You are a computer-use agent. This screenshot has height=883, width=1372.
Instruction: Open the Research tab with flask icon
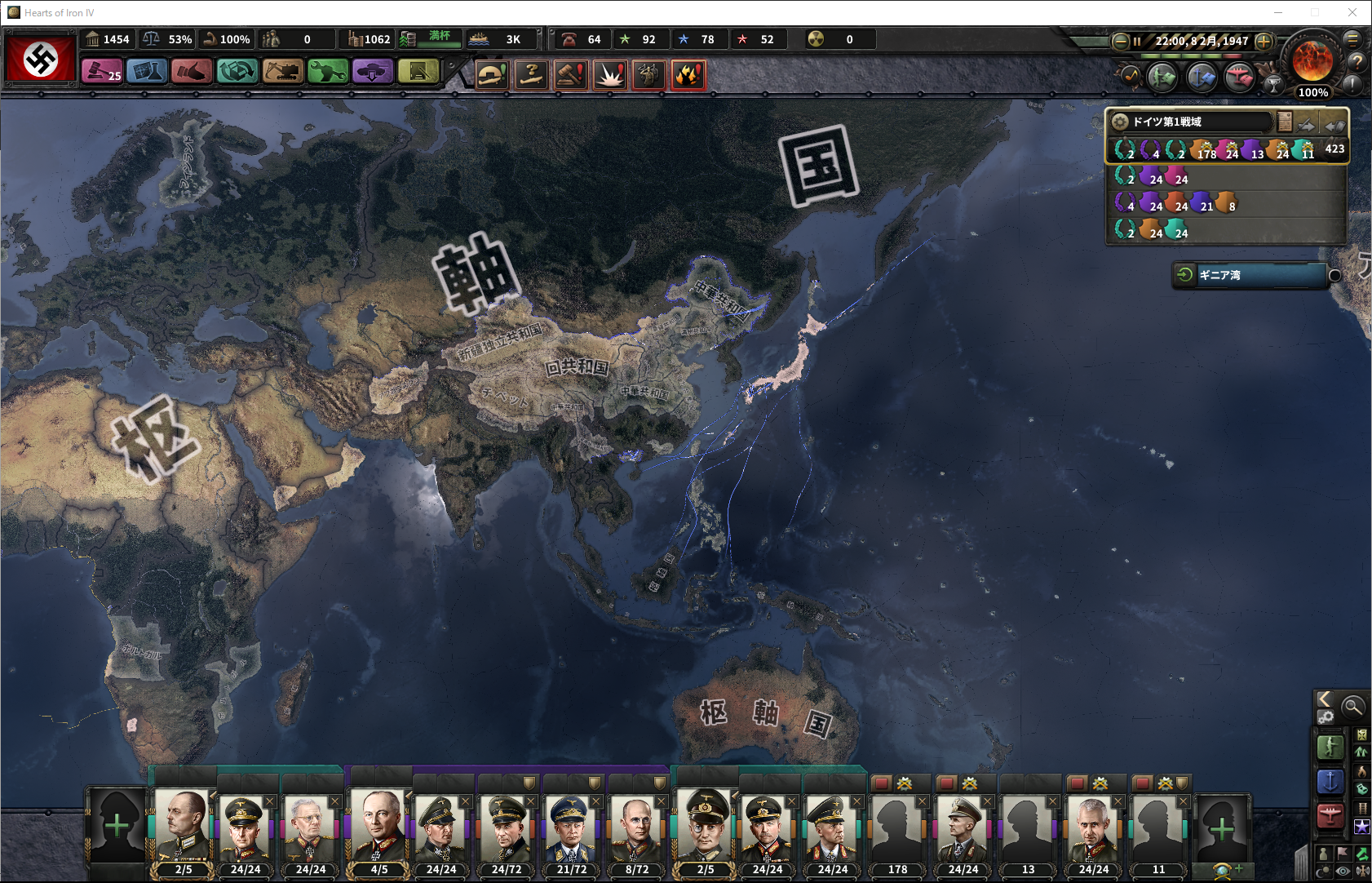[x=147, y=73]
